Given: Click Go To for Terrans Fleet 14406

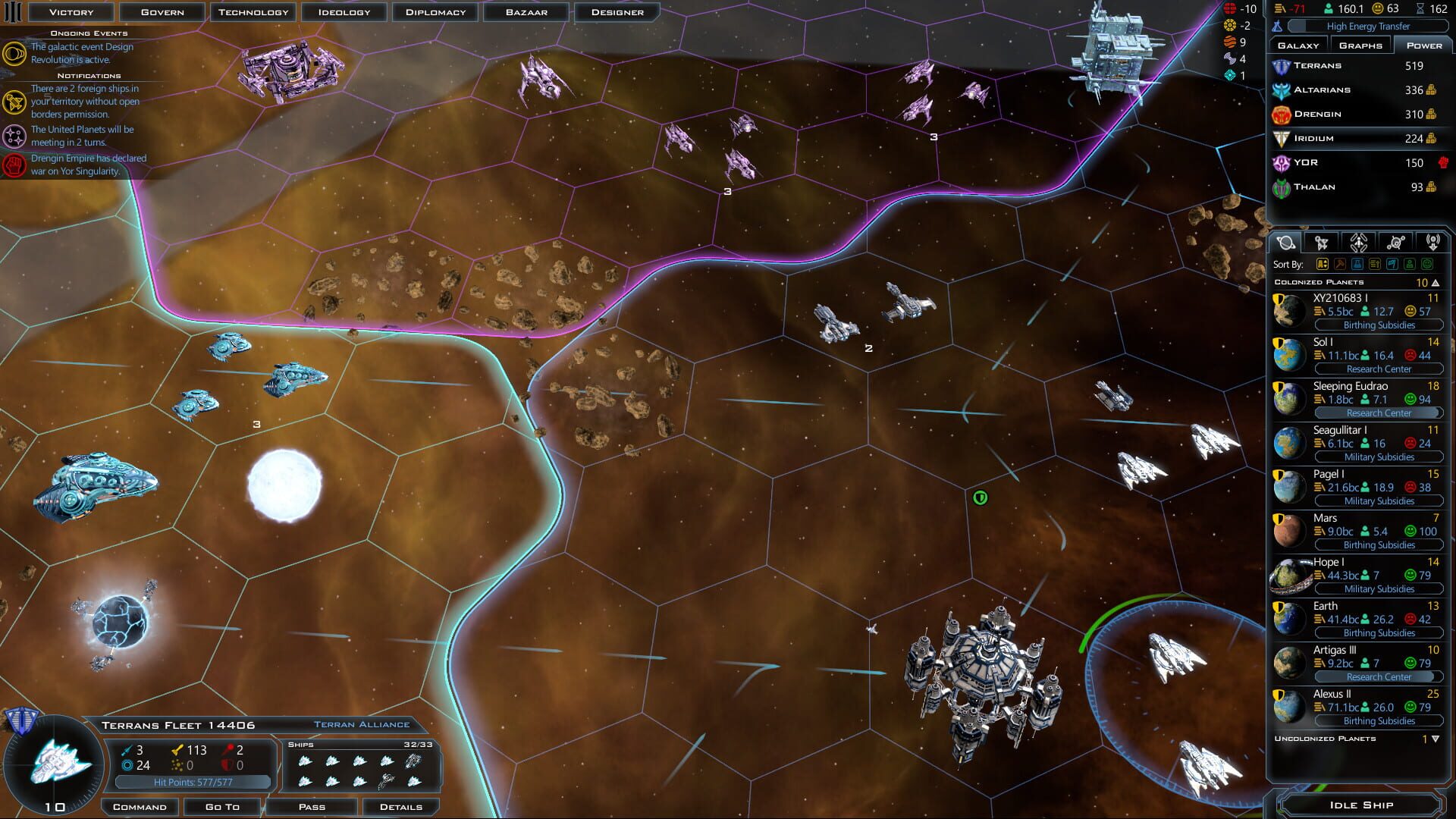Looking at the screenshot, I should pos(221,806).
